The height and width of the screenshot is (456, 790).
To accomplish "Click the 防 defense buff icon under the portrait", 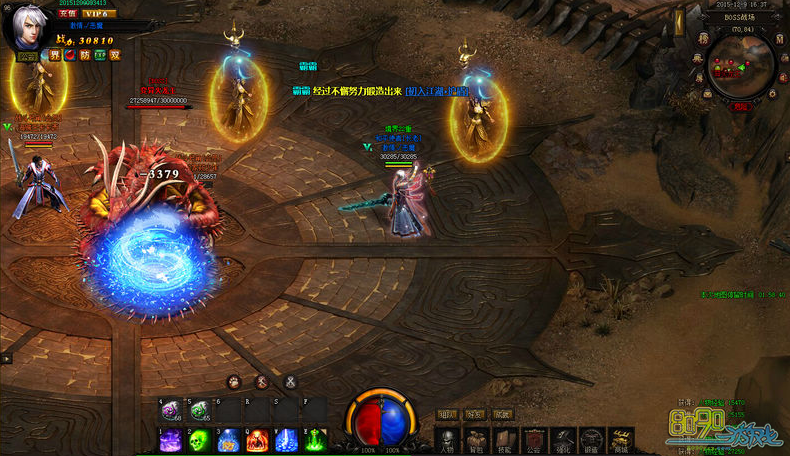I will [x=84, y=55].
